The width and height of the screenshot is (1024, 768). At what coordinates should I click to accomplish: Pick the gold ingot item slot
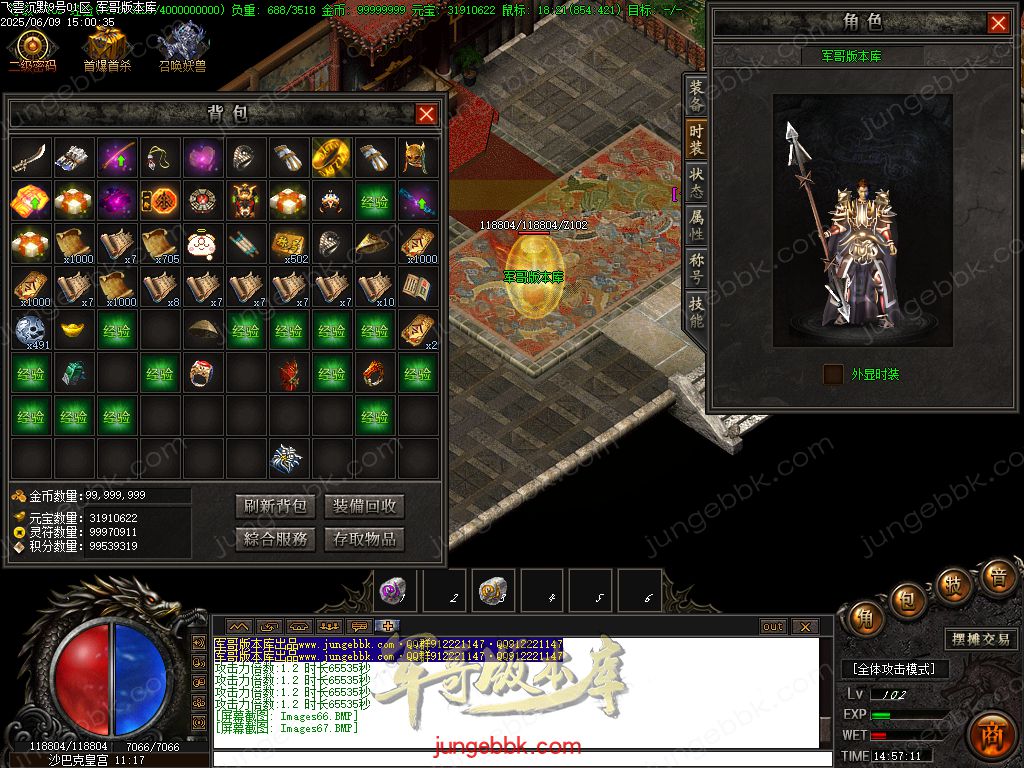pos(75,328)
